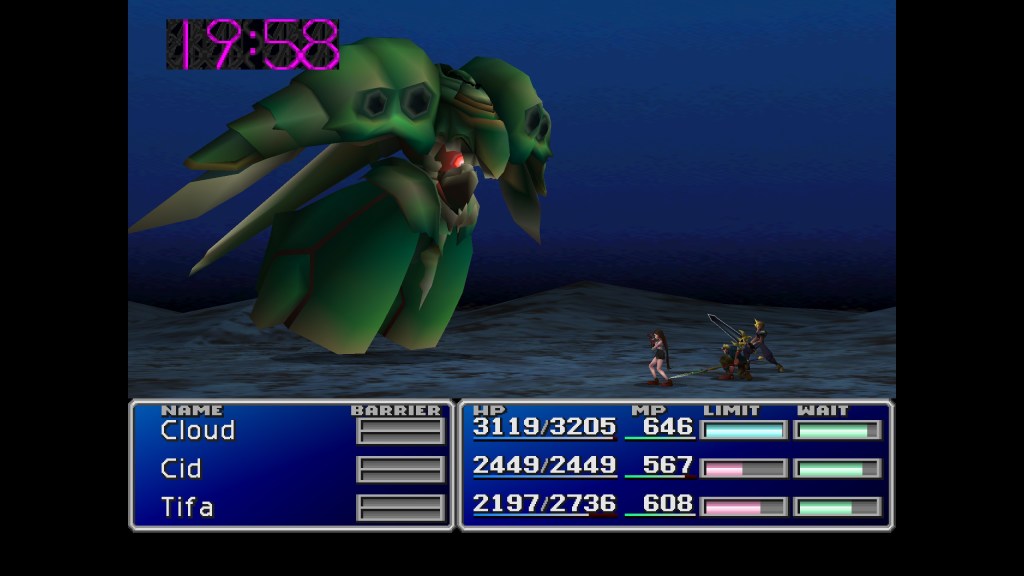Choose Cid from the party name list
The image size is (1024, 576).
click(181, 469)
